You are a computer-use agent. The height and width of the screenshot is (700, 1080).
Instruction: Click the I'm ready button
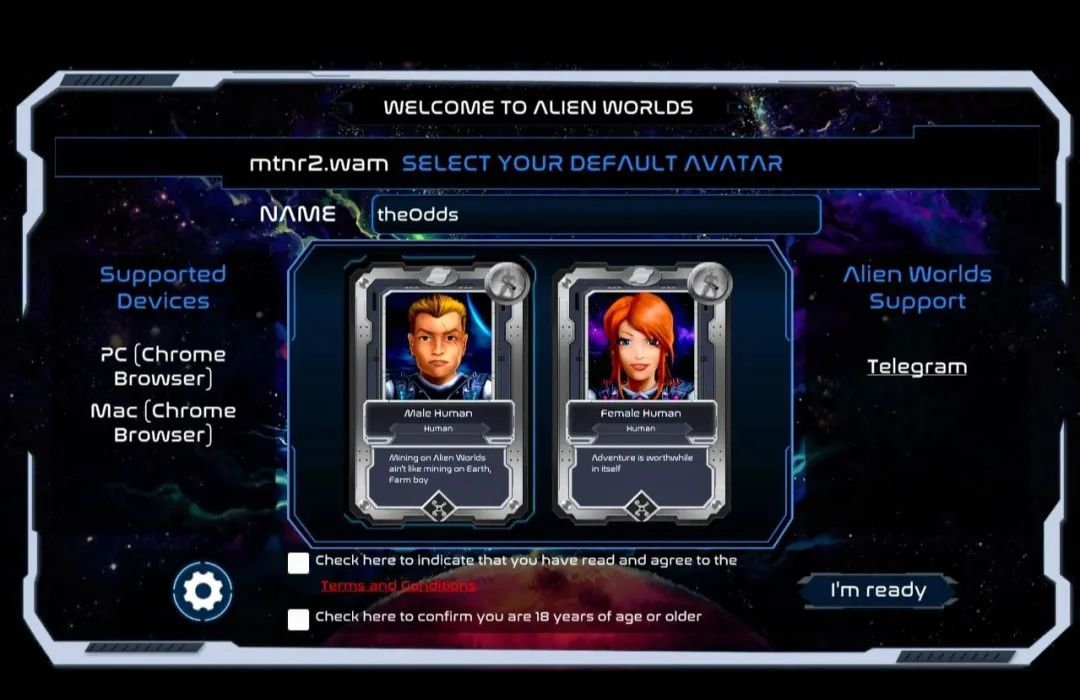878,591
